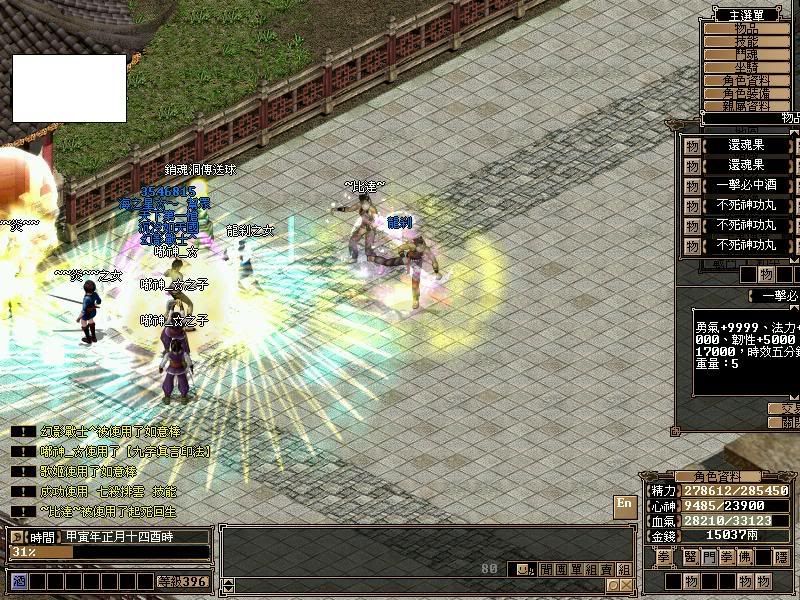Image resolution: width=800 pixels, height=600 pixels.
Task: Select the 一擊必中酒 item row
Action: tap(746, 185)
